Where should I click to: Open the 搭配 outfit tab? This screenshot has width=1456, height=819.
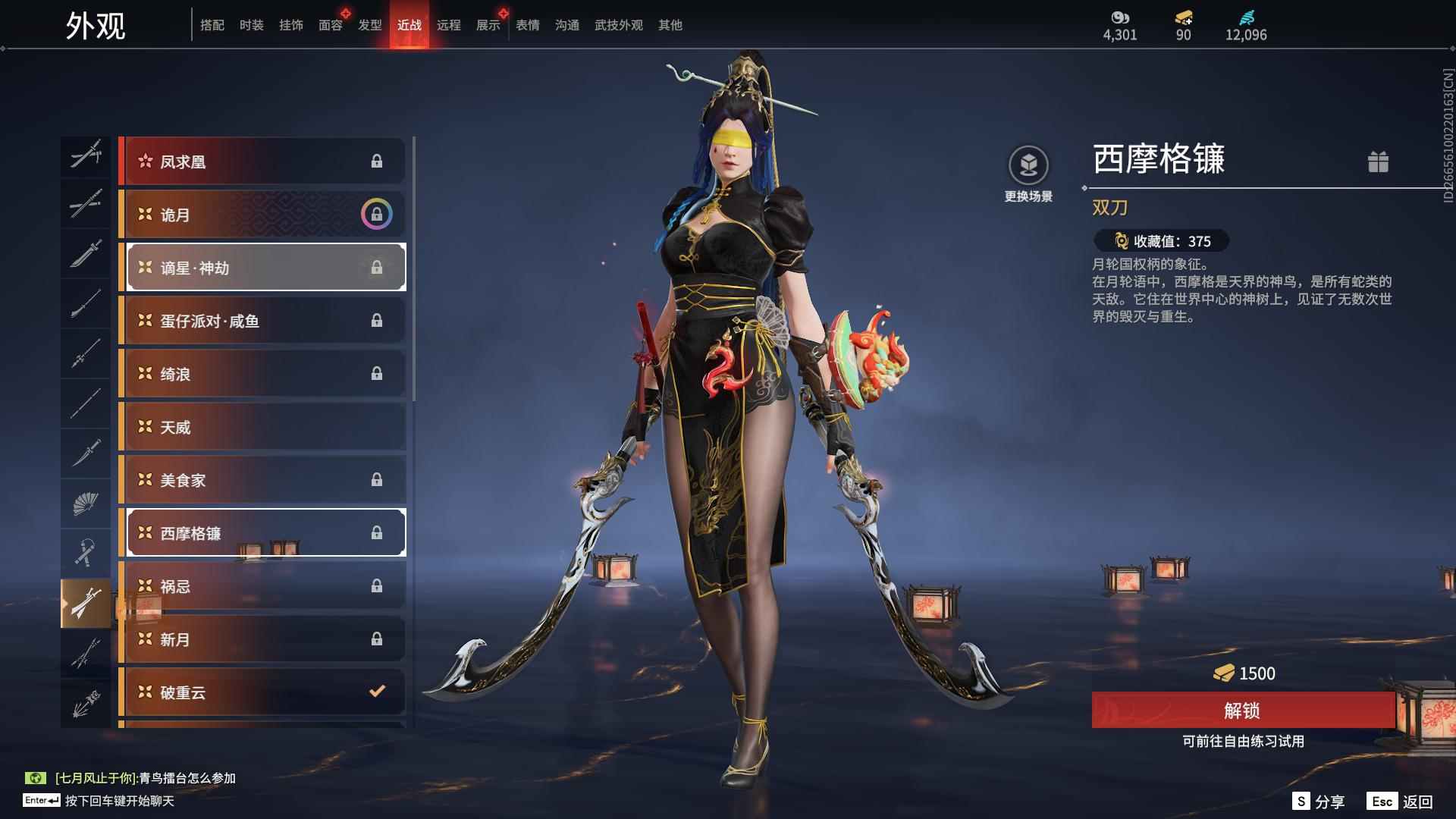212,25
